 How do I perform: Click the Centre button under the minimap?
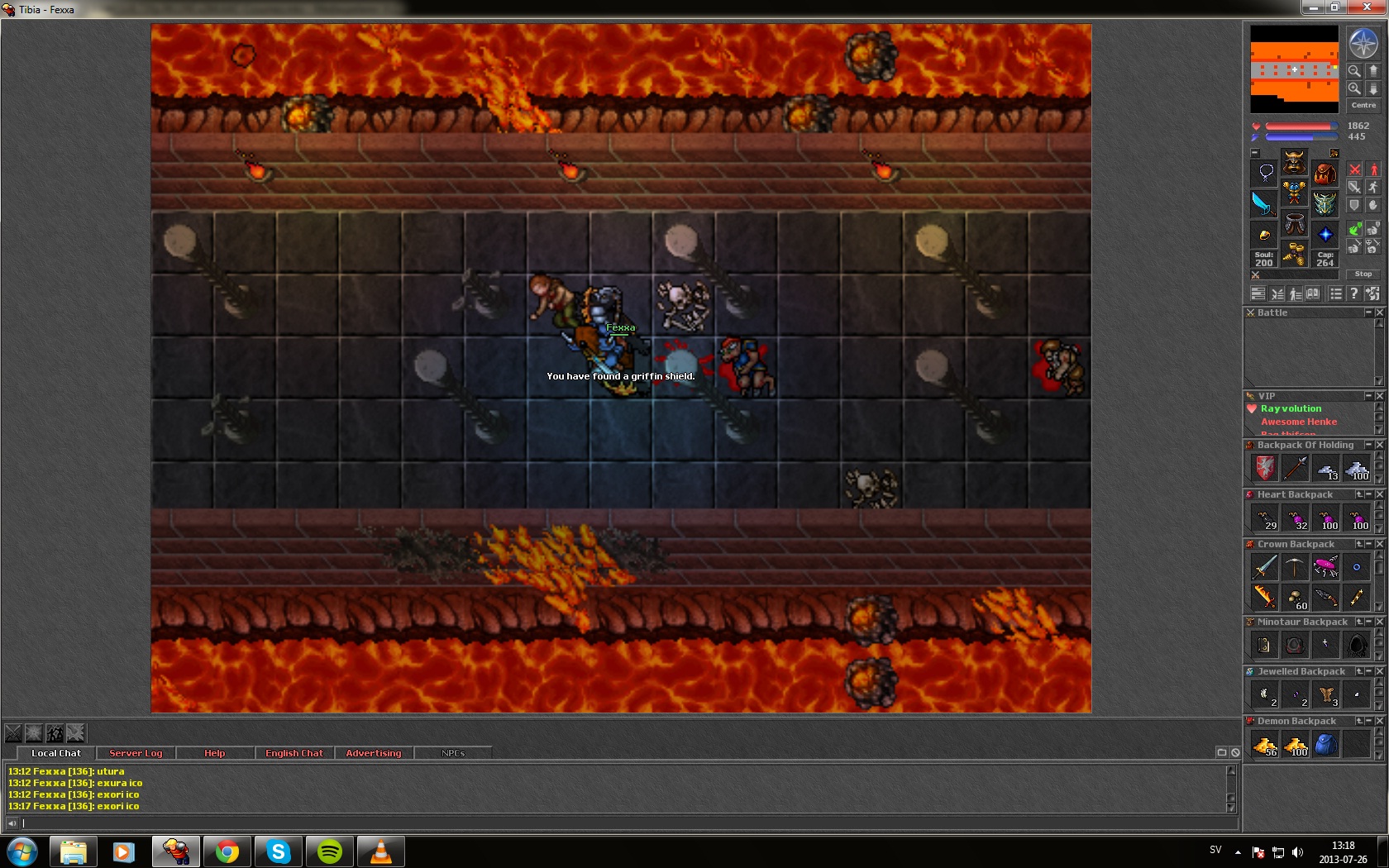(1363, 106)
